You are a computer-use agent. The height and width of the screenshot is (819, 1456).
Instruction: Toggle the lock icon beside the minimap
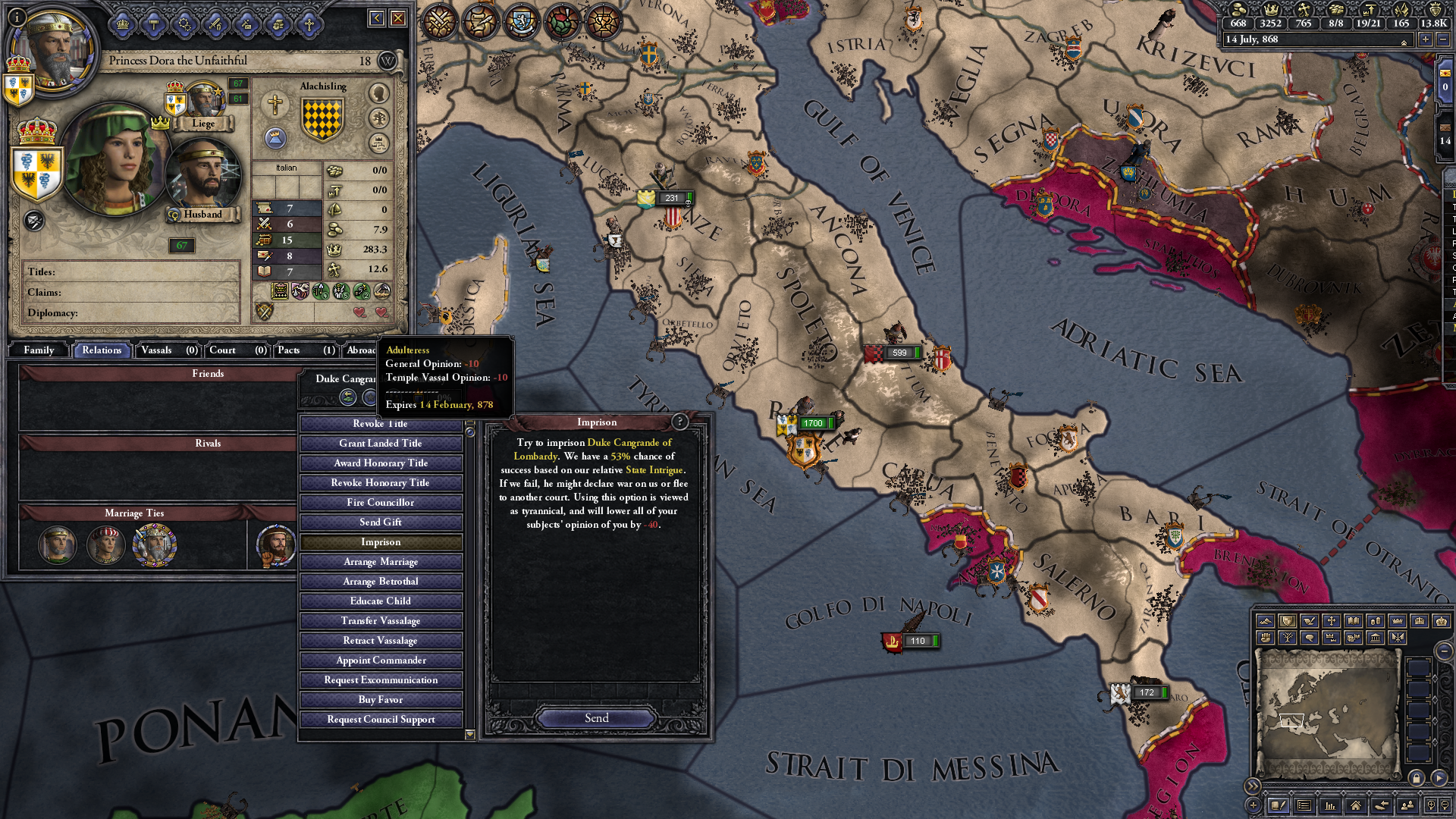(1417, 778)
